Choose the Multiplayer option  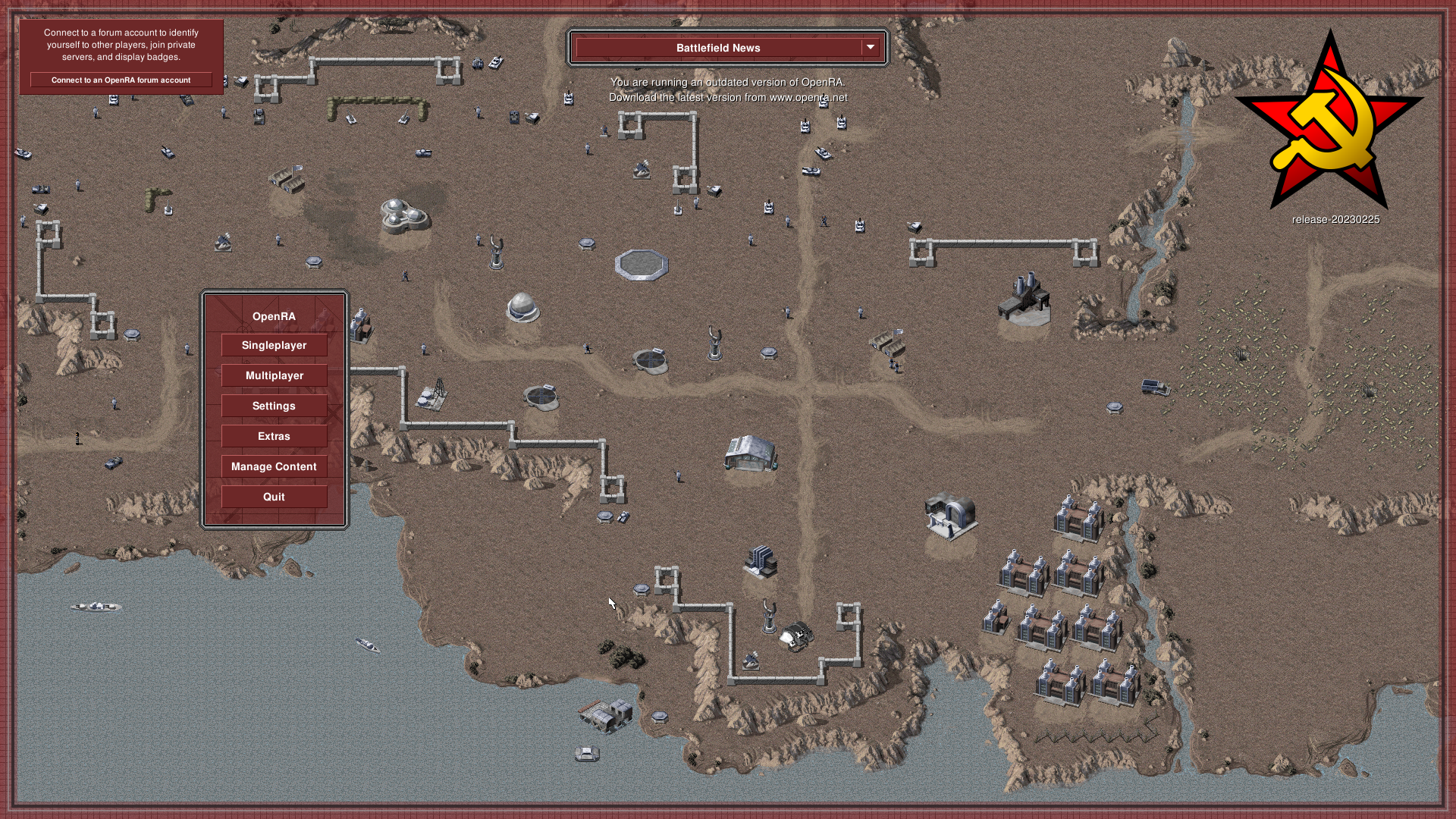[274, 375]
